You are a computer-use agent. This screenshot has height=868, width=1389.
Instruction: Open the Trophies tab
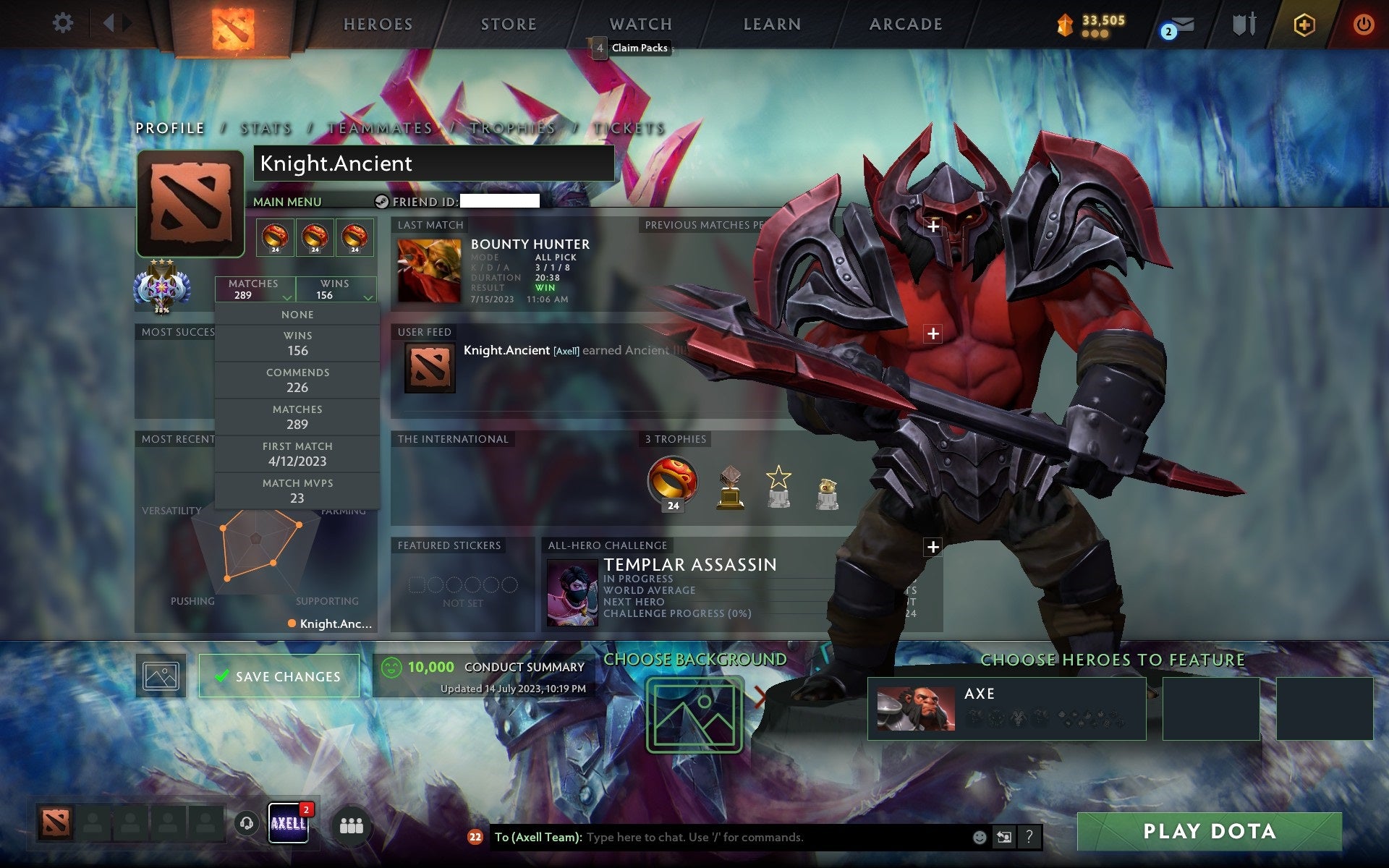[x=511, y=127]
